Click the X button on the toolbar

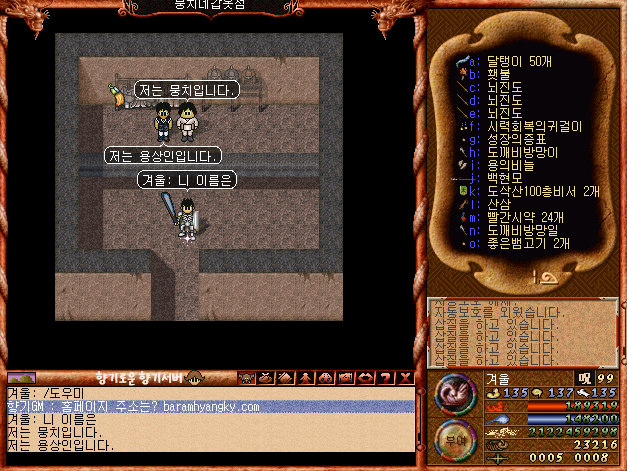[405, 378]
